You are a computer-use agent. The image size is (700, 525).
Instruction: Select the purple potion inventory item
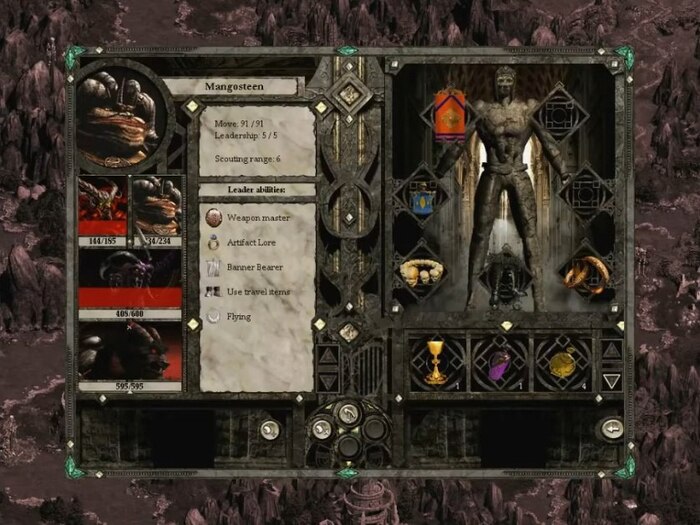click(x=499, y=363)
